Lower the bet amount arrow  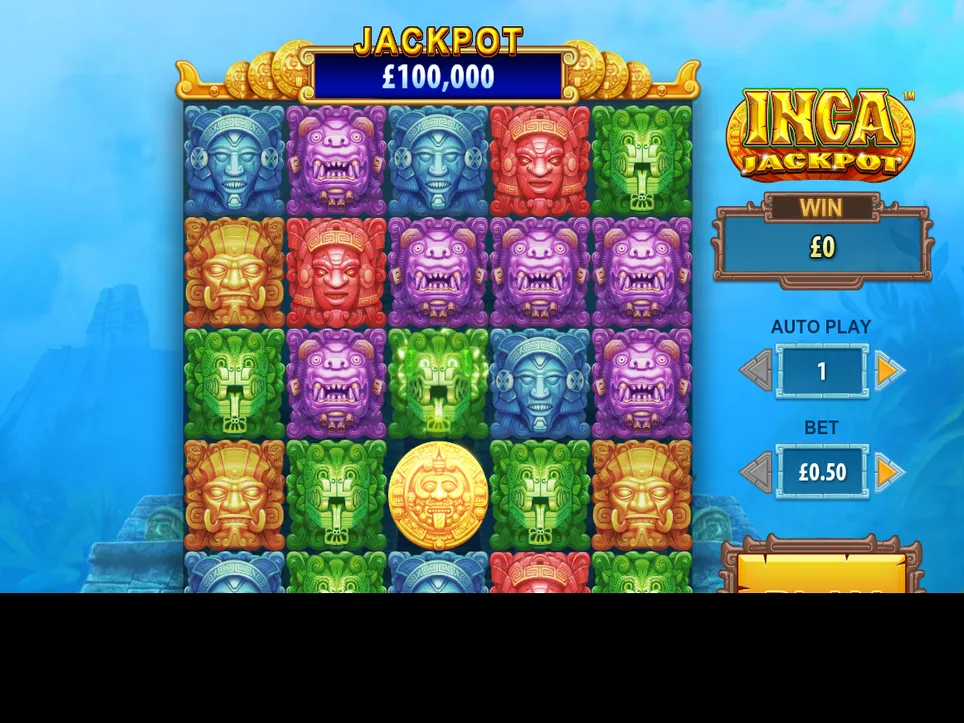[x=756, y=472]
